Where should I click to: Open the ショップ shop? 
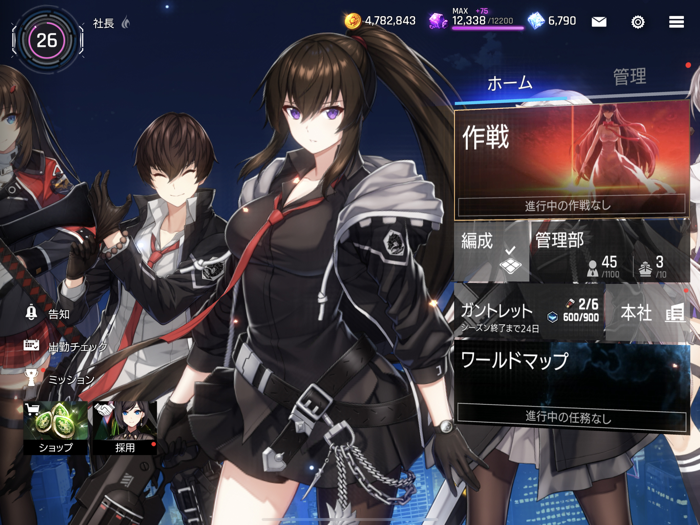coord(55,427)
